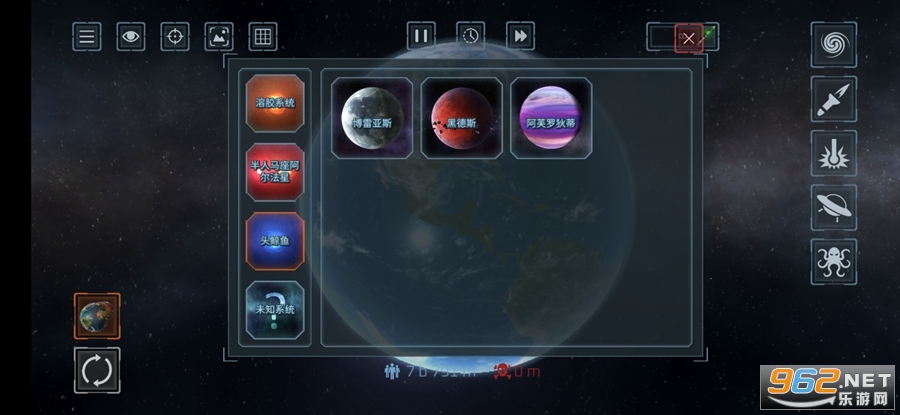This screenshot has height=415, width=900.
Task: Fast forward the simulation
Action: tap(520, 36)
